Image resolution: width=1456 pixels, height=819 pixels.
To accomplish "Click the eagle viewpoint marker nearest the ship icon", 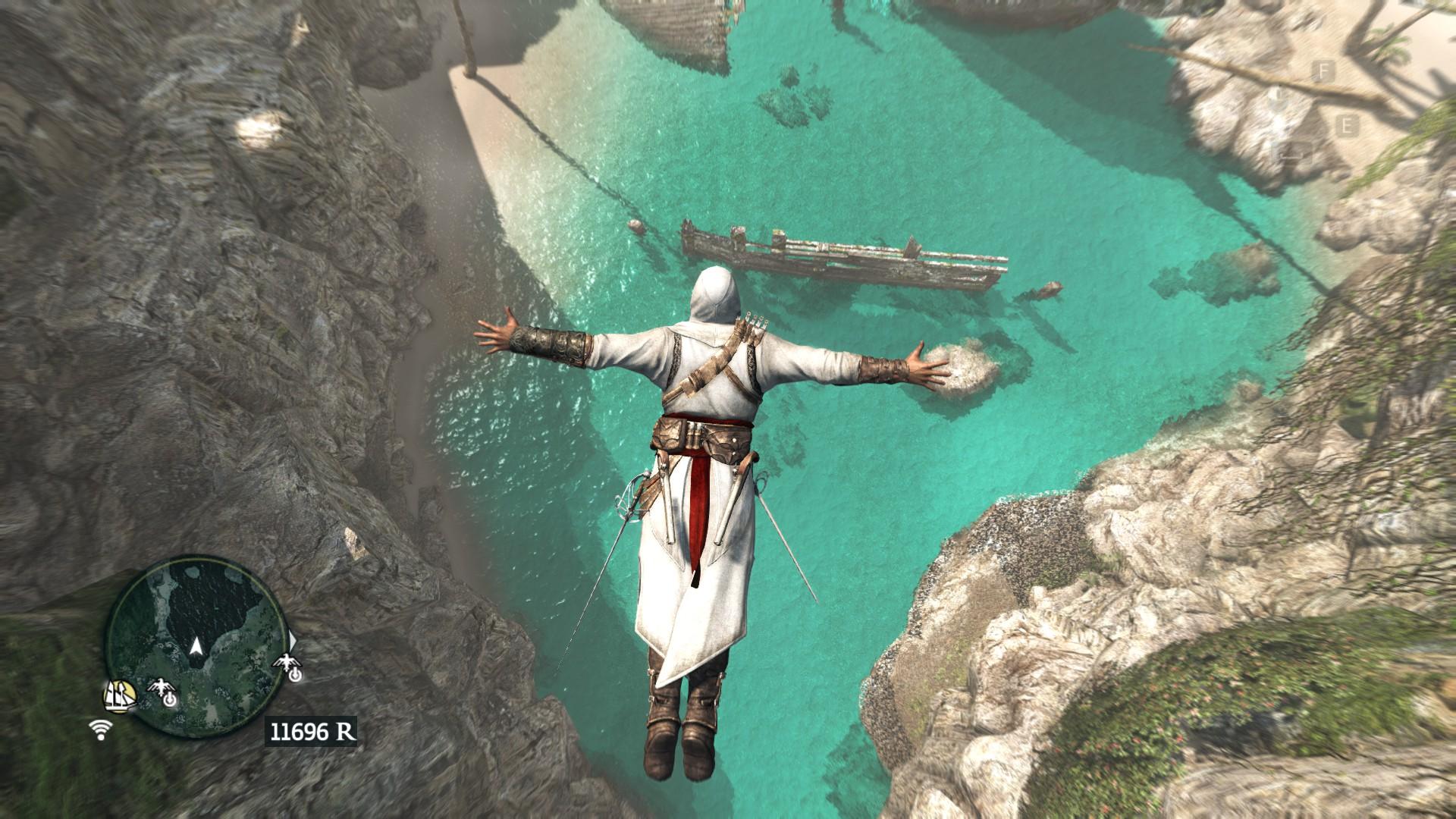I will [x=163, y=692].
